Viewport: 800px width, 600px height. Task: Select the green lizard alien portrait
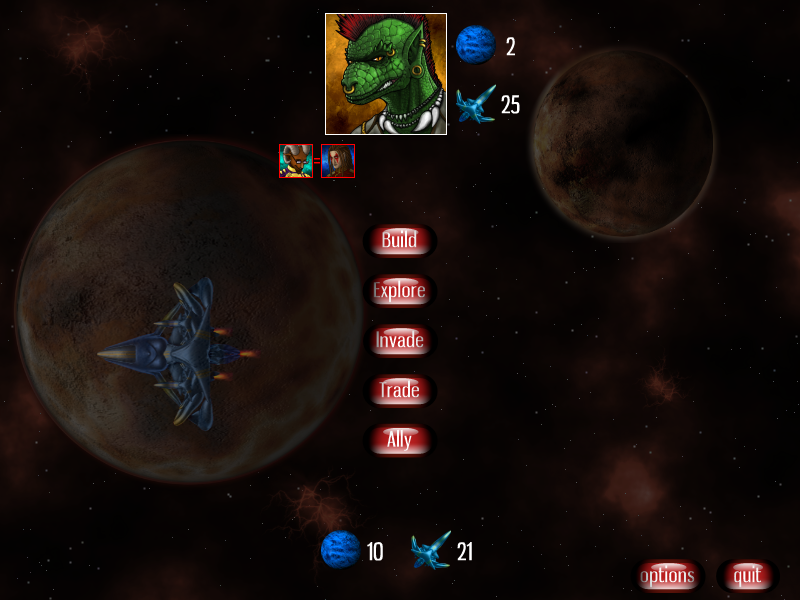coord(385,74)
